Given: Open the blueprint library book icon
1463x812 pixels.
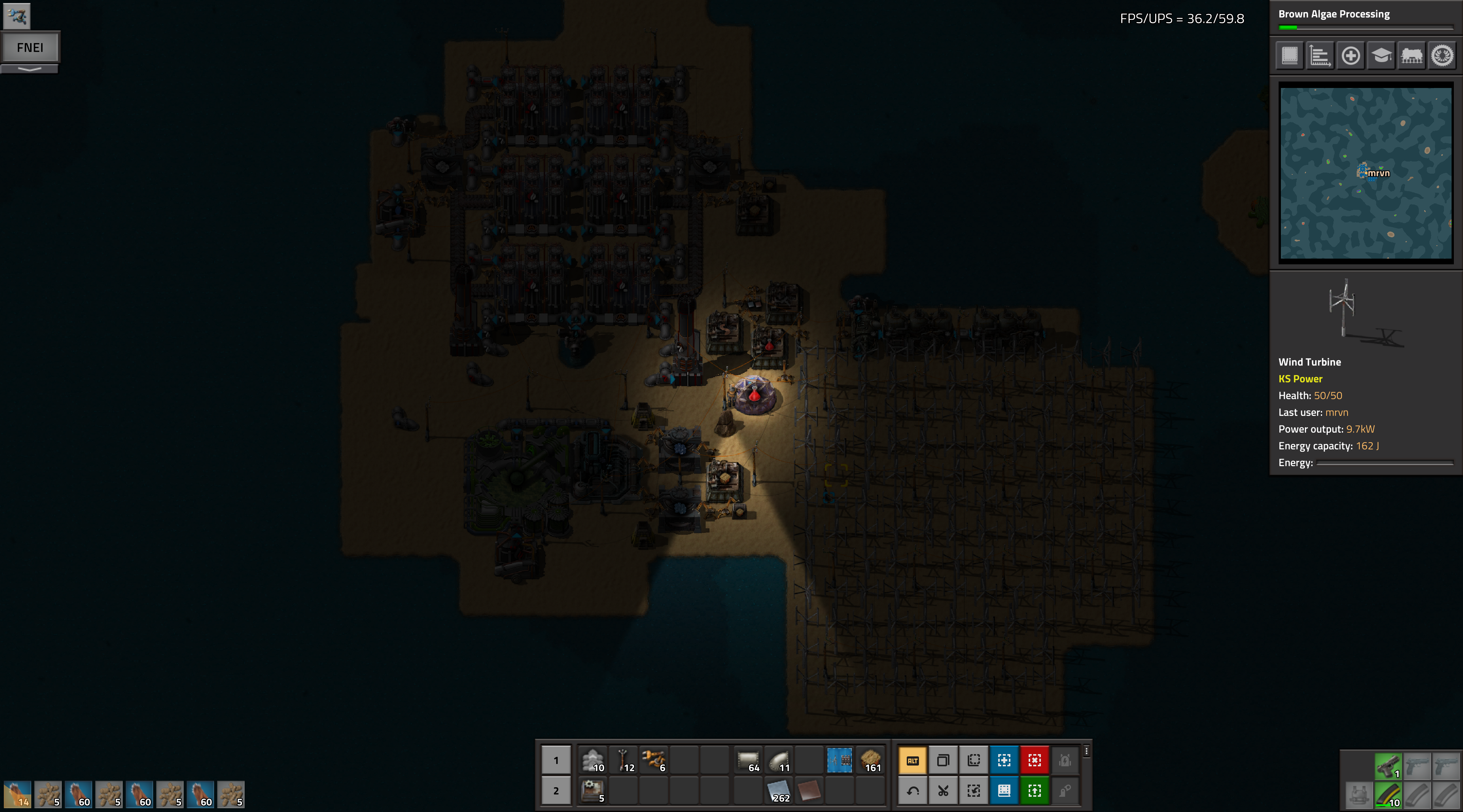Looking at the screenshot, I should 1290,56.
